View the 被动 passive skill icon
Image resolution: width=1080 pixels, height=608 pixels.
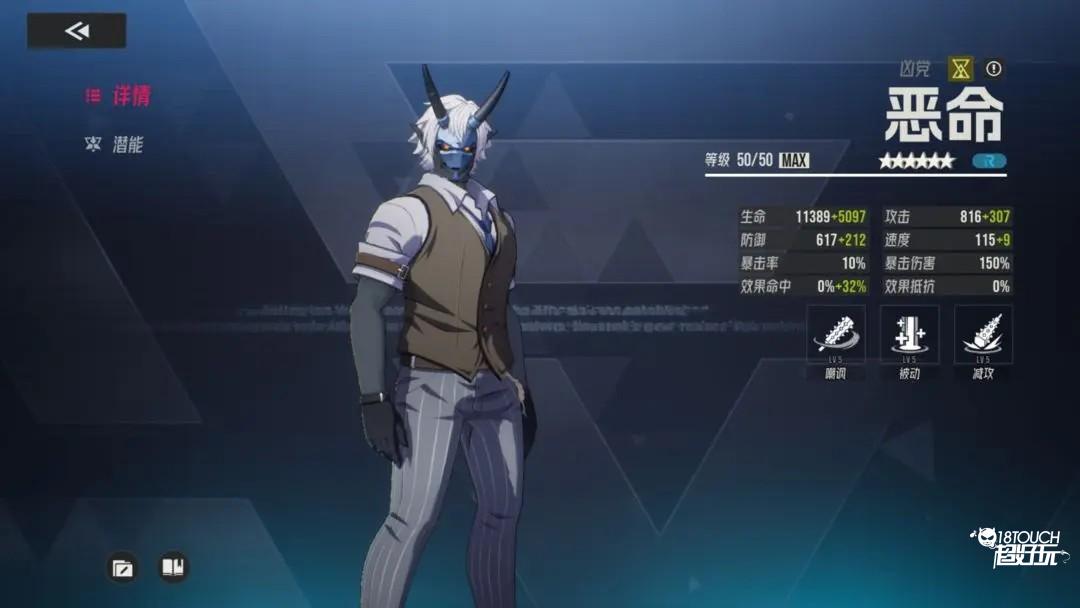click(909, 335)
